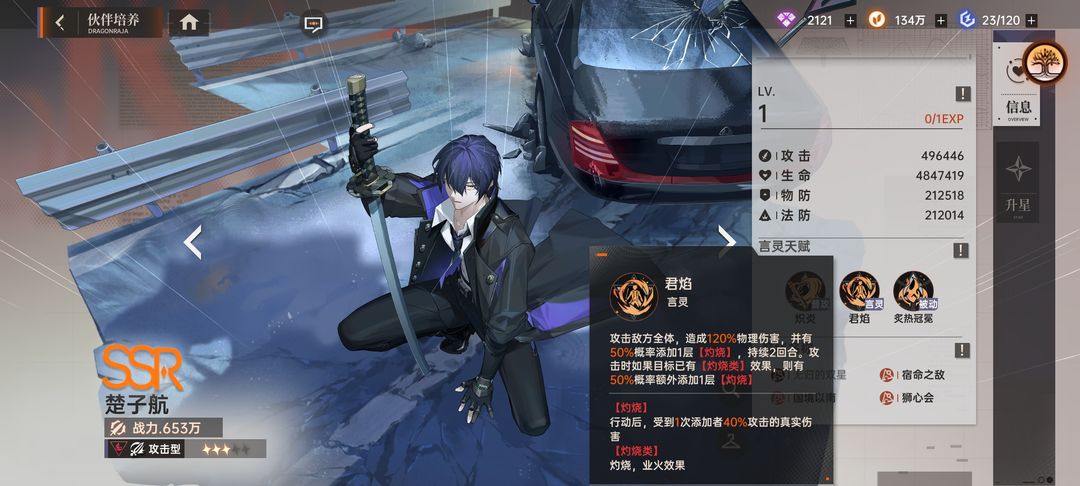This screenshot has width=1080, height=486.
Task: Select the 炙热冠冕 passive skill icon
Action: pos(913,291)
